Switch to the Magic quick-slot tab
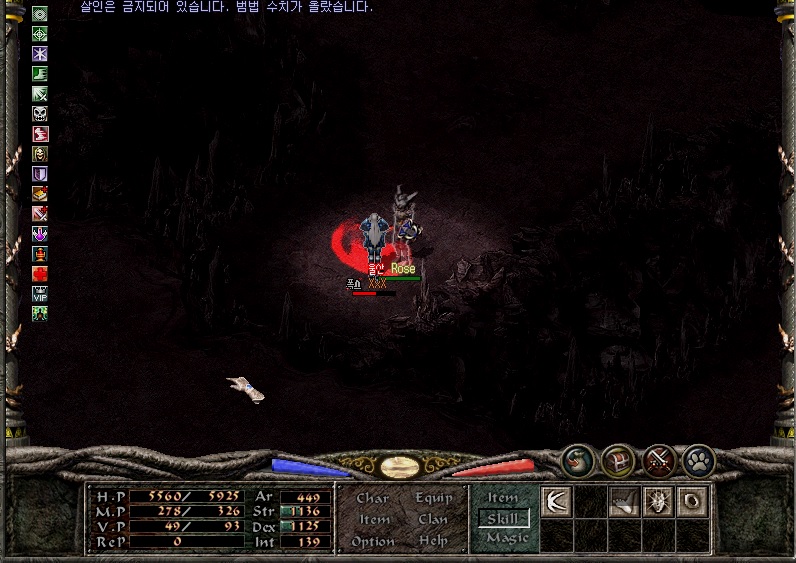The image size is (796, 563). (x=506, y=538)
